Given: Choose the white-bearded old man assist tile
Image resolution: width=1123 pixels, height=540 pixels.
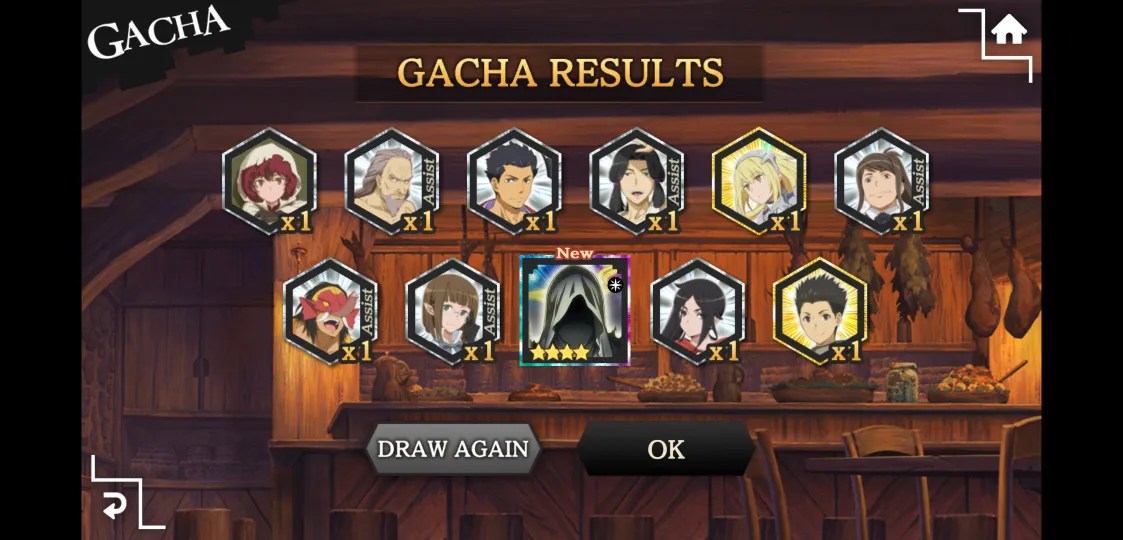Looking at the screenshot, I should click(391, 181).
